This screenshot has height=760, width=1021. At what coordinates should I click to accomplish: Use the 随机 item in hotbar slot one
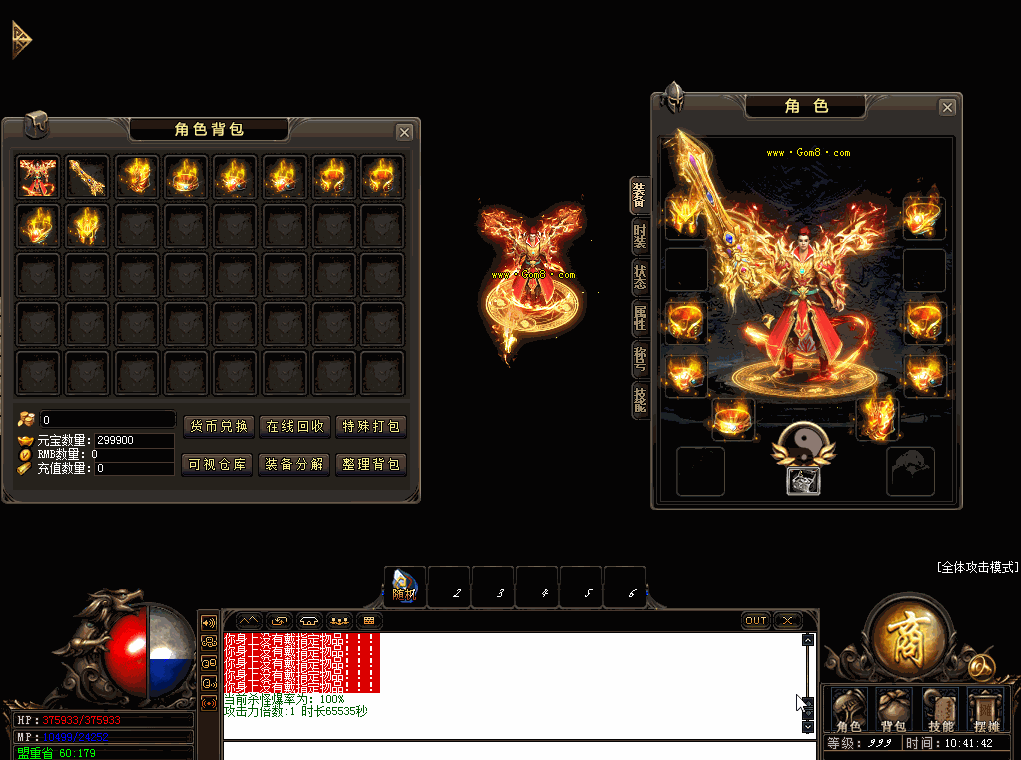tap(406, 587)
